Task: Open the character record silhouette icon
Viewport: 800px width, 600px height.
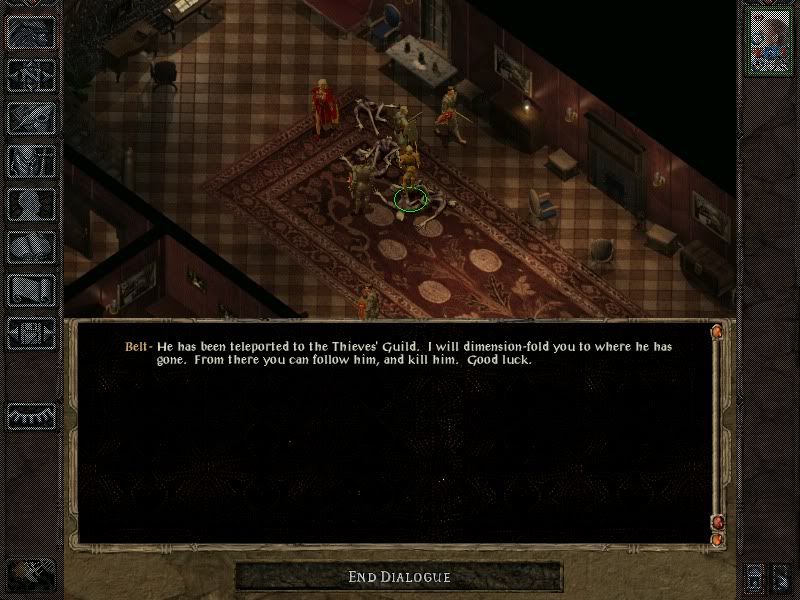Action: pos(31,203)
